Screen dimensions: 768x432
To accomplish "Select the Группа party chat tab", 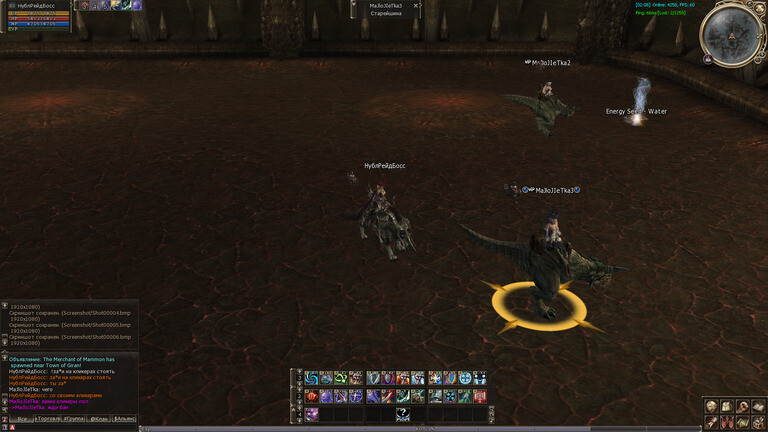I will (x=73, y=418).
